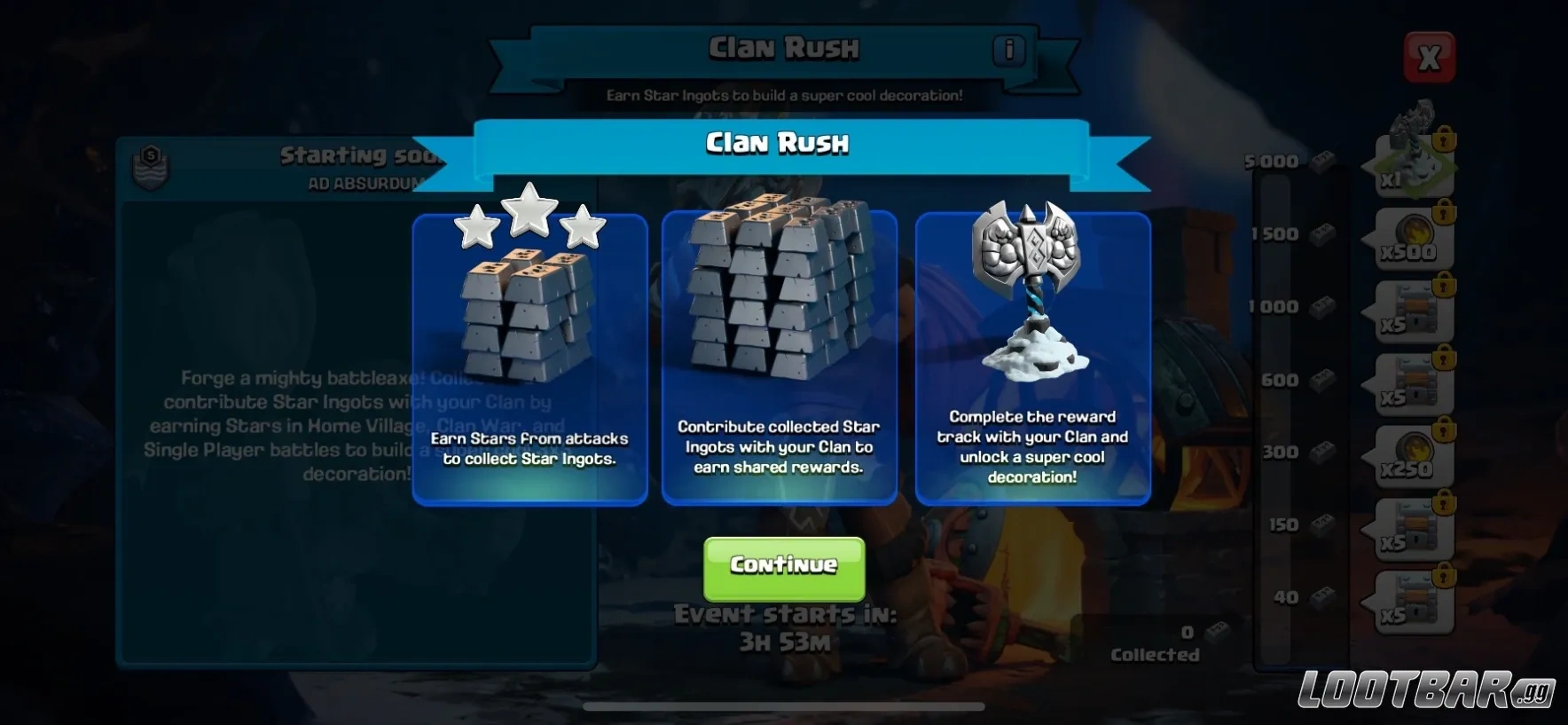Click the x5 chest reward at 600 ingots

pyautogui.click(x=1408, y=383)
